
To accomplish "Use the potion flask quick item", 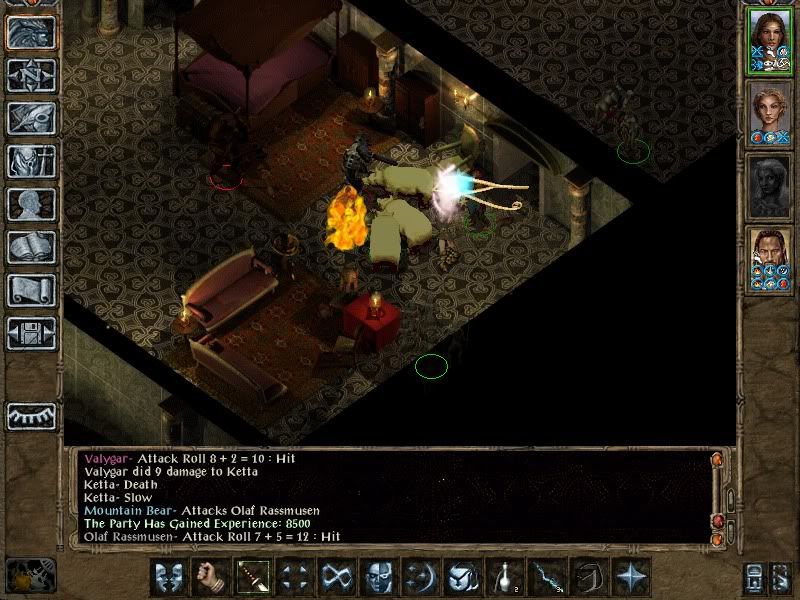I will pyautogui.click(x=505, y=576).
